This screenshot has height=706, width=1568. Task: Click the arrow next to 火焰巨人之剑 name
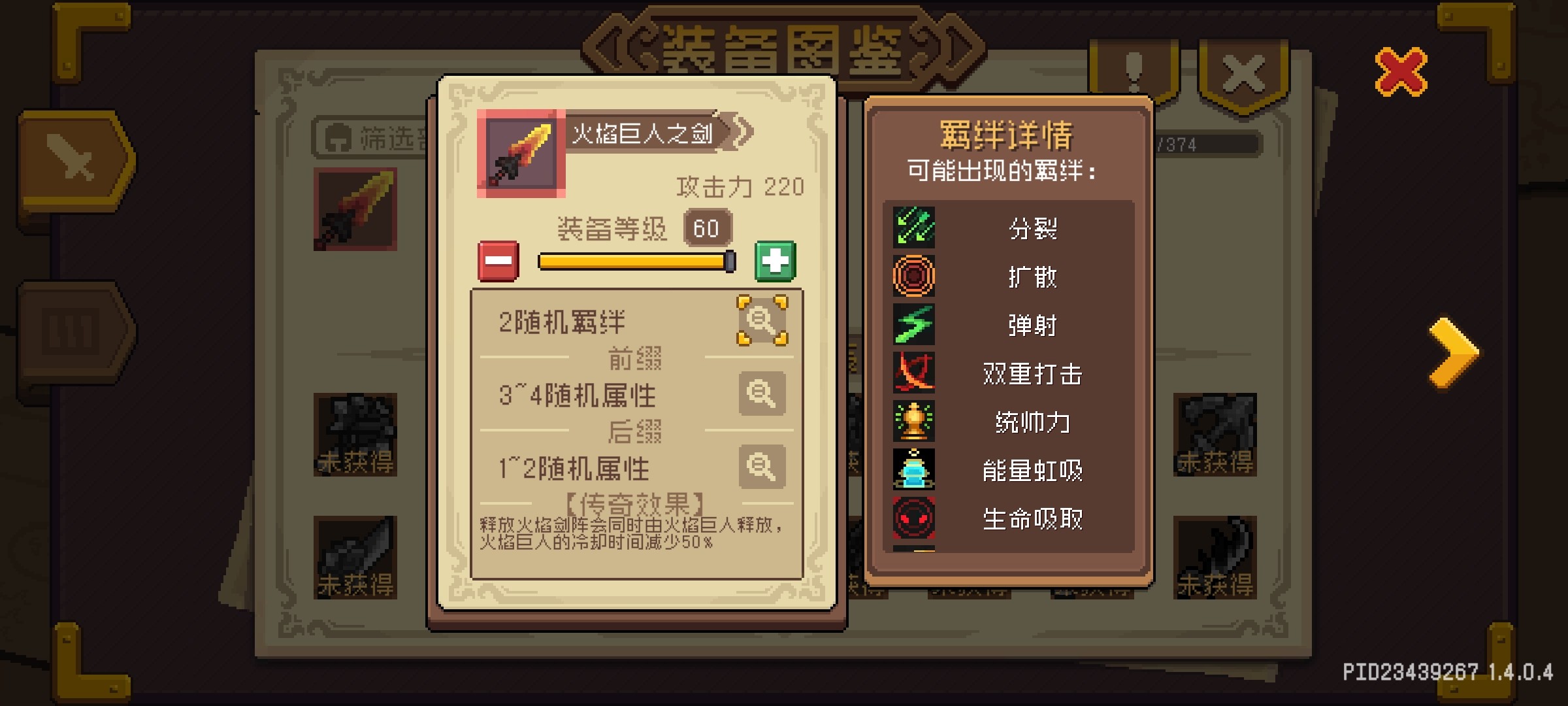(x=740, y=131)
